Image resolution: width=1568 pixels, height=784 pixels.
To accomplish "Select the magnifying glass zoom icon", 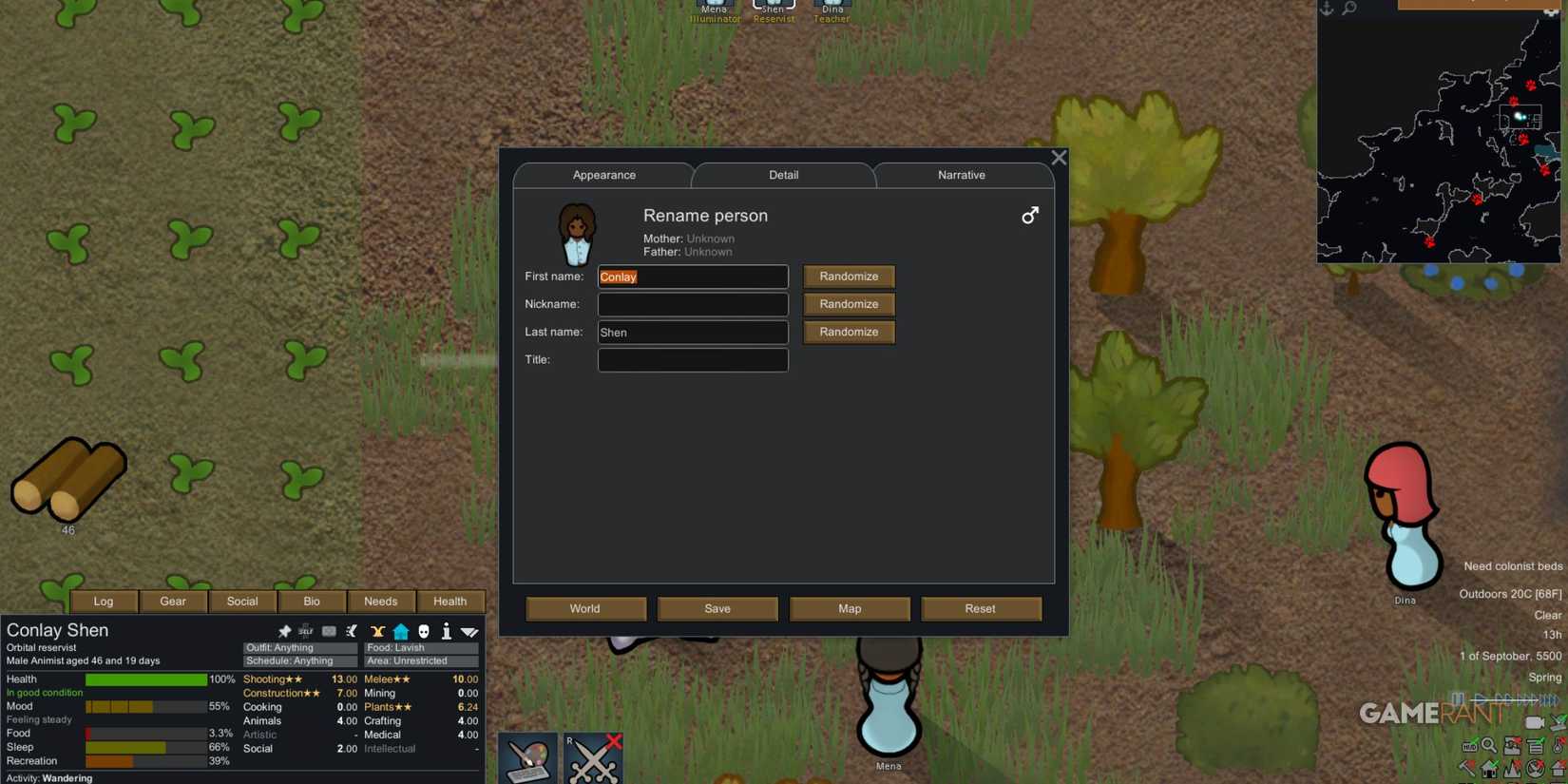I will click(1489, 745).
